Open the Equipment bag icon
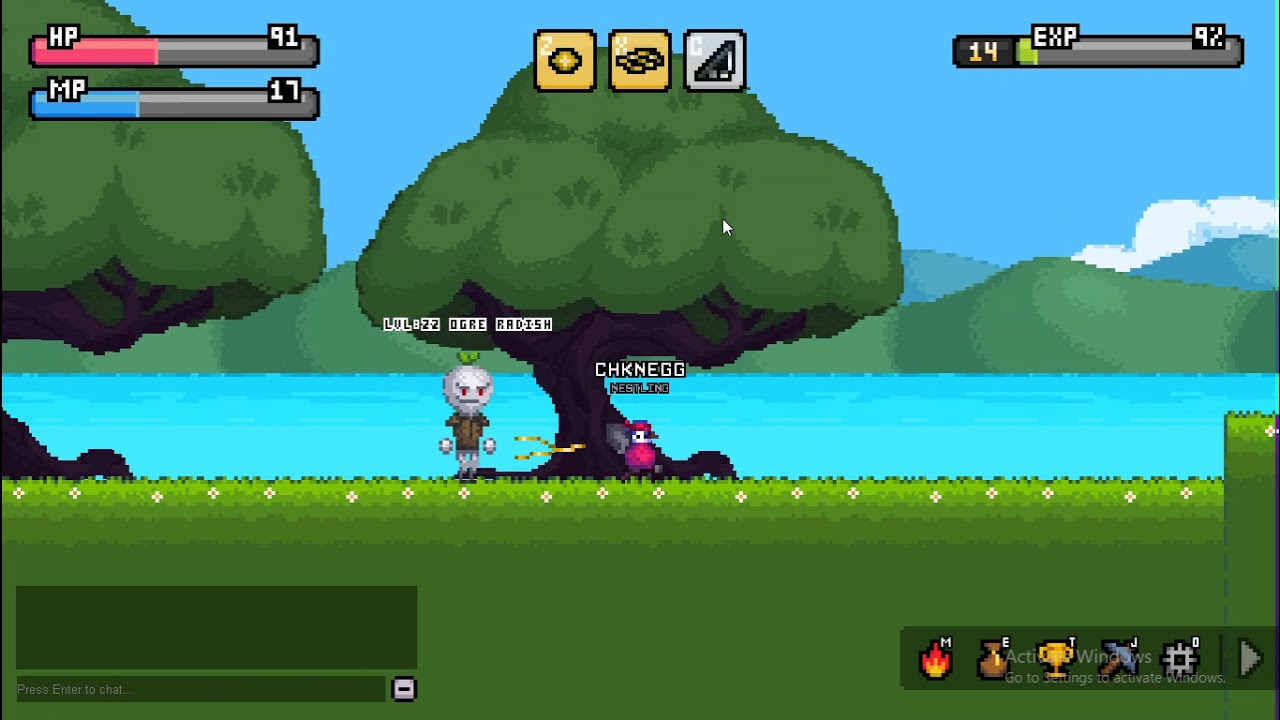The width and height of the screenshot is (1280, 720). pyautogui.click(x=993, y=660)
